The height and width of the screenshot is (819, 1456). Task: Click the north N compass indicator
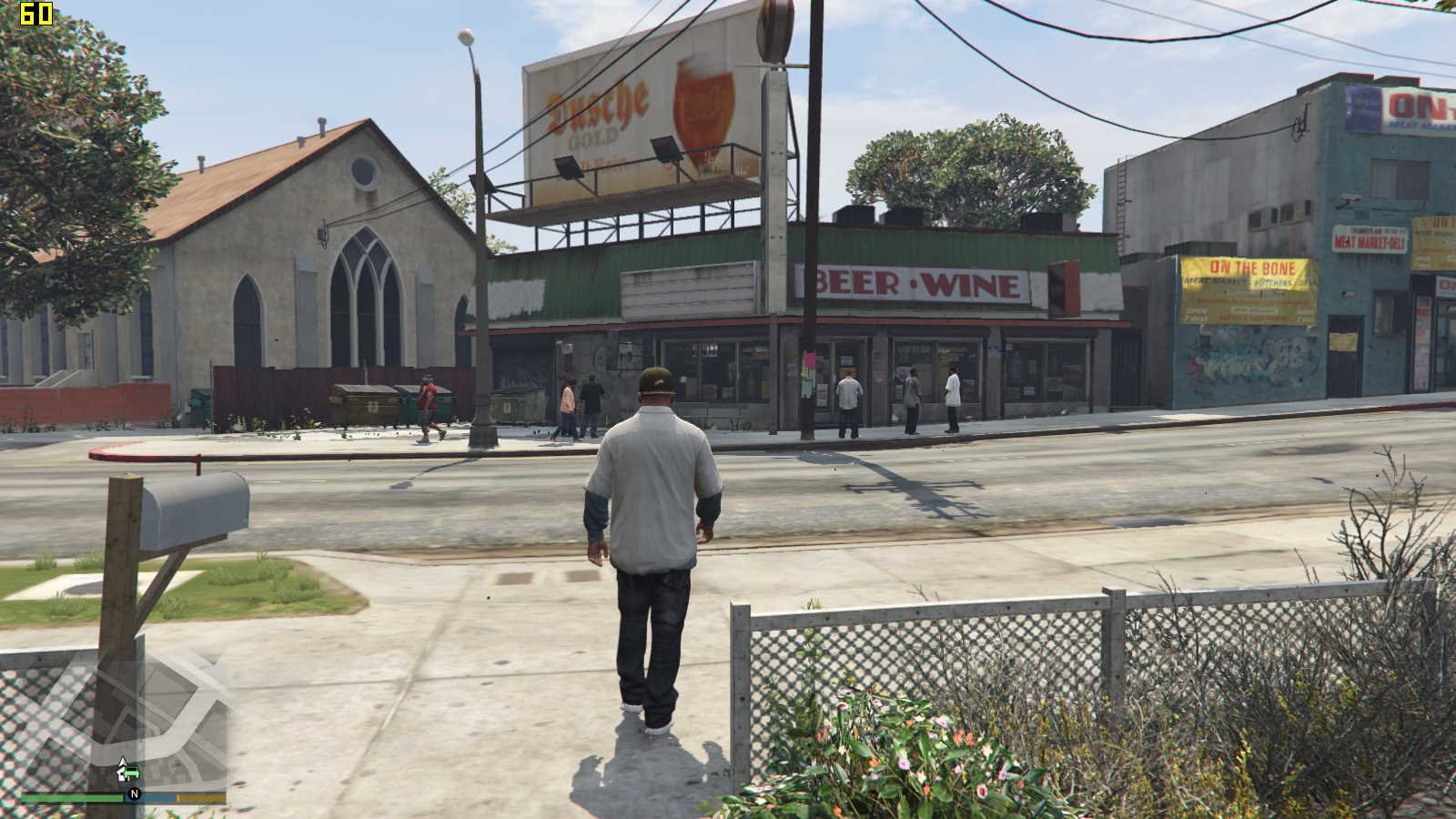tap(135, 794)
